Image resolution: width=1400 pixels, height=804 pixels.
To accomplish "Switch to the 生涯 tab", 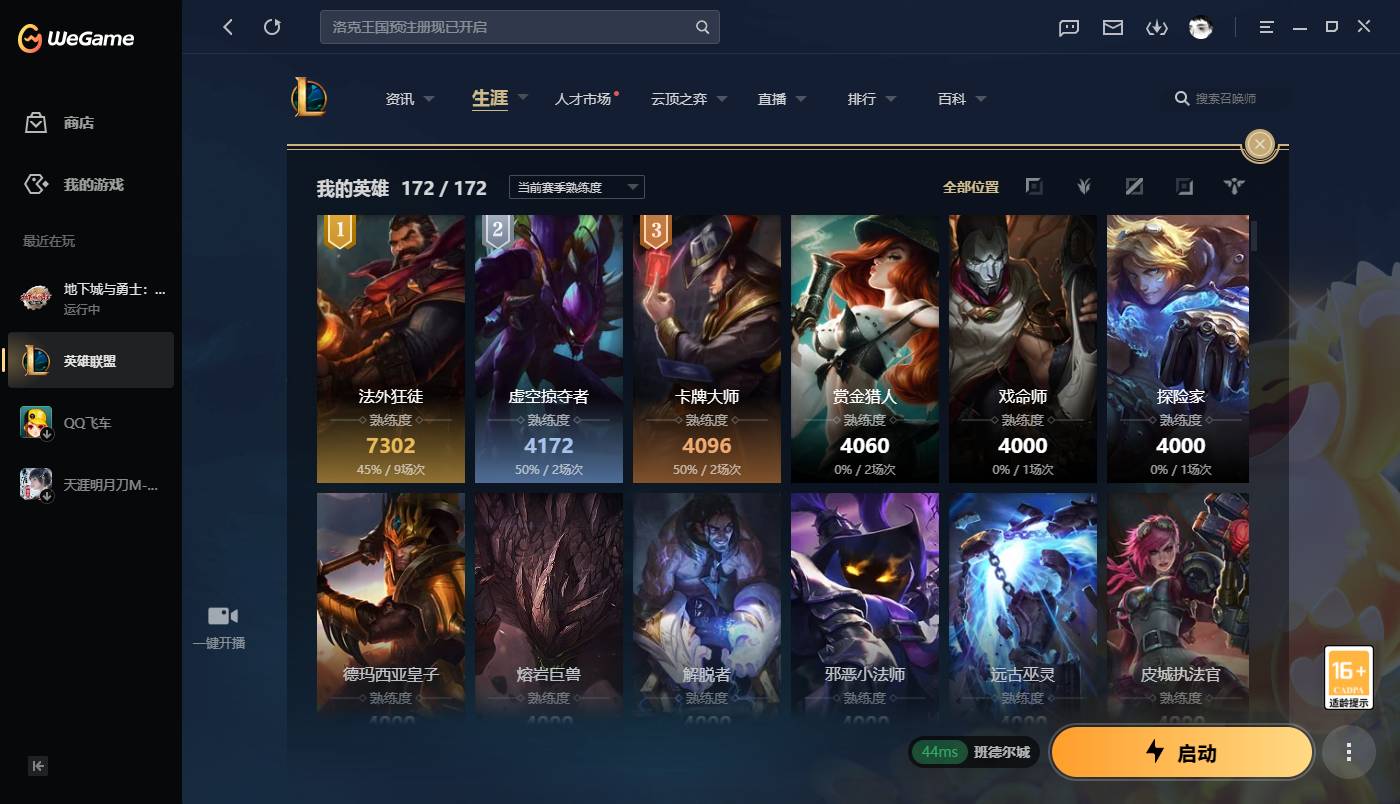I will tap(488, 98).
